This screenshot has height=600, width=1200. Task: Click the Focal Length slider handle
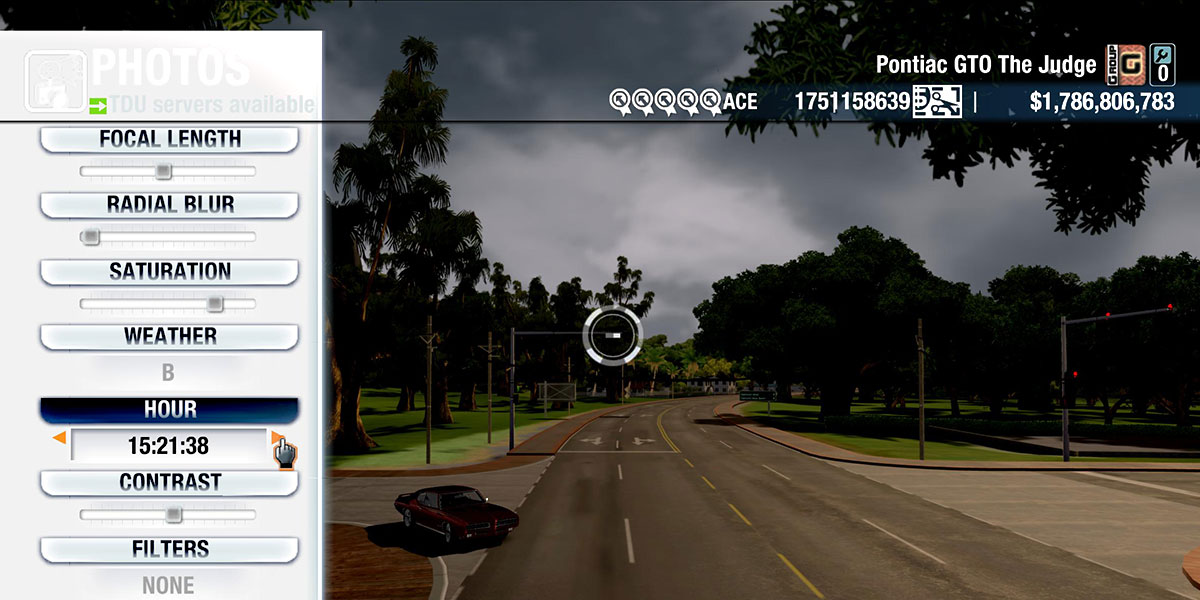(164, 172)
